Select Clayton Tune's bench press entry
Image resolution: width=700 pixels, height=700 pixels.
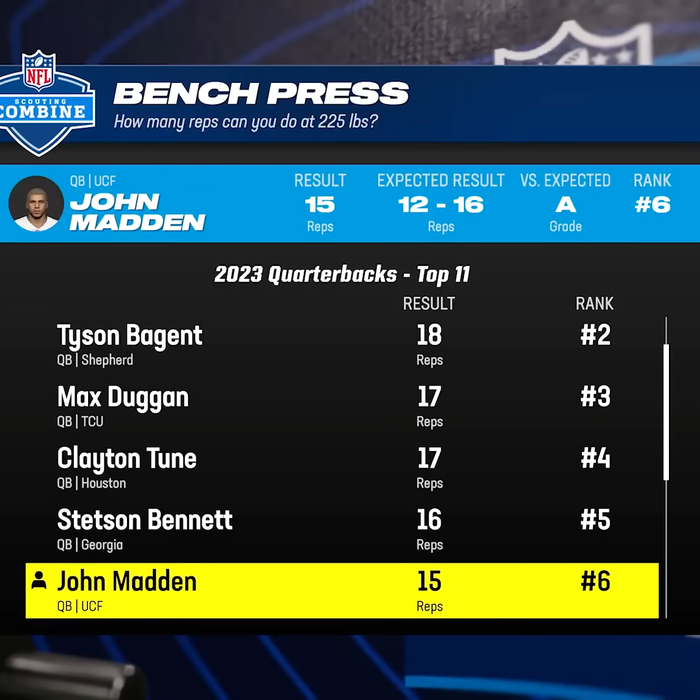tap(340, 468)
